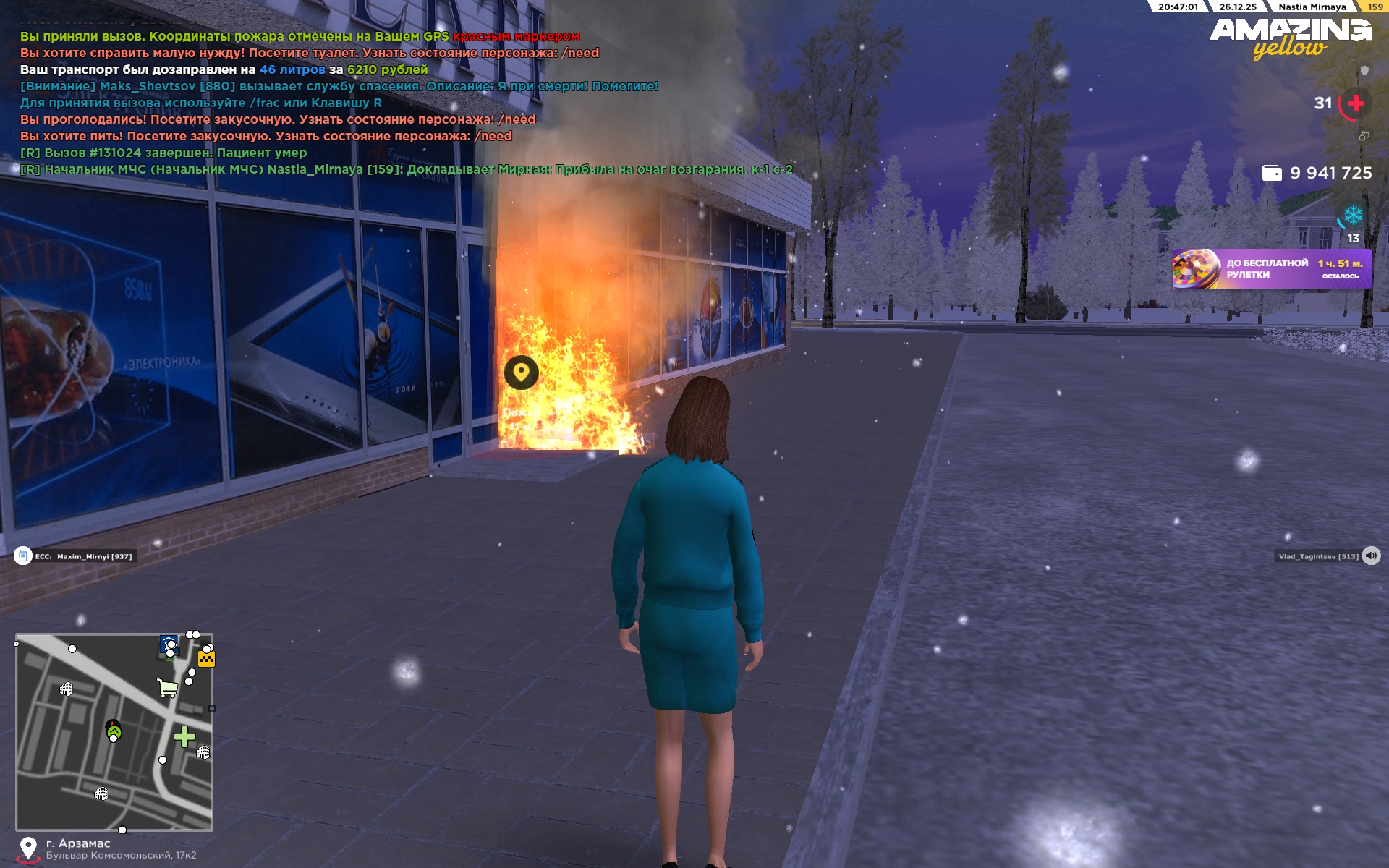
Task: Select the shopping cart marker on minimap
Action: coord(167,687)
